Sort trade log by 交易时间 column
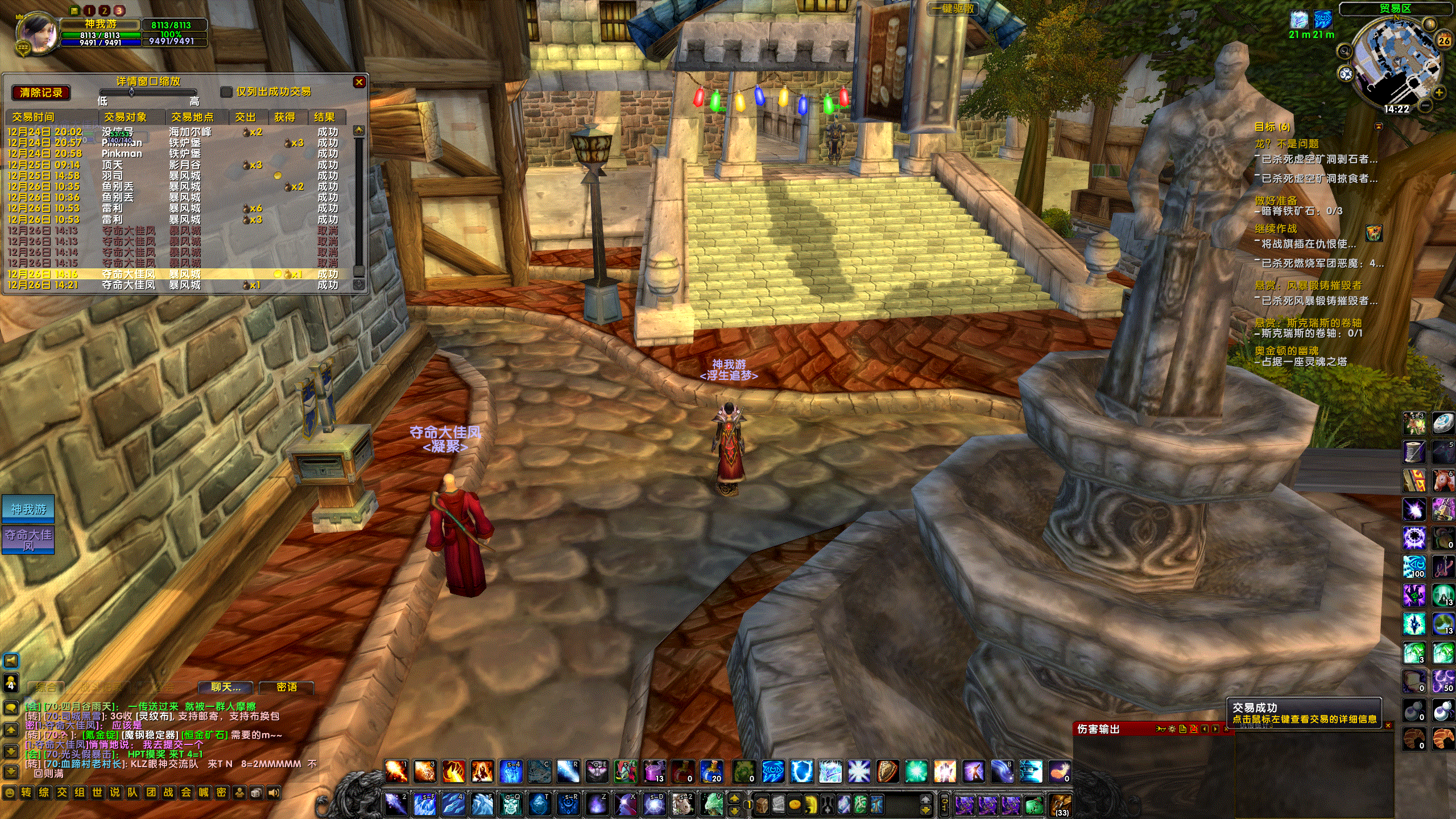 34,117
